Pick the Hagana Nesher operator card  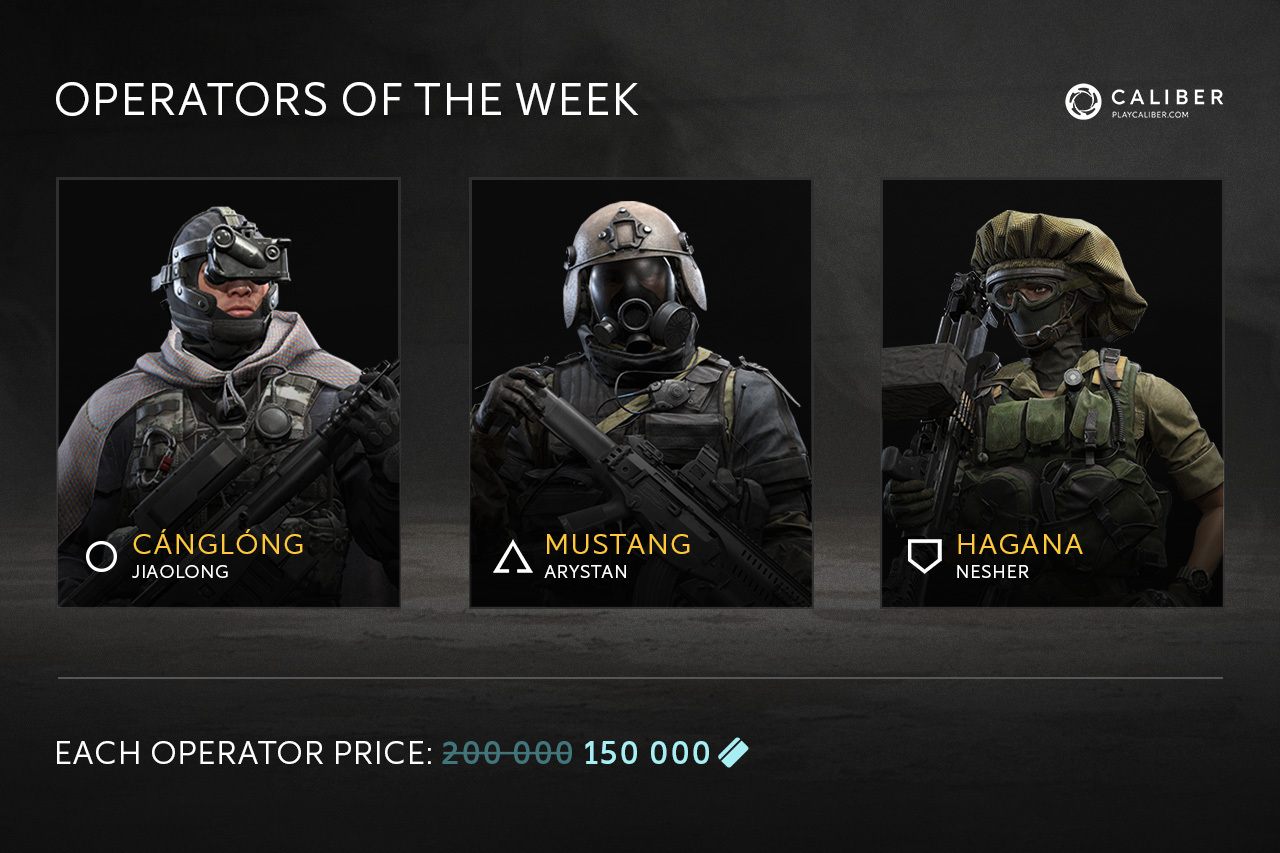pyautogui.click(x=1052, y=392)
